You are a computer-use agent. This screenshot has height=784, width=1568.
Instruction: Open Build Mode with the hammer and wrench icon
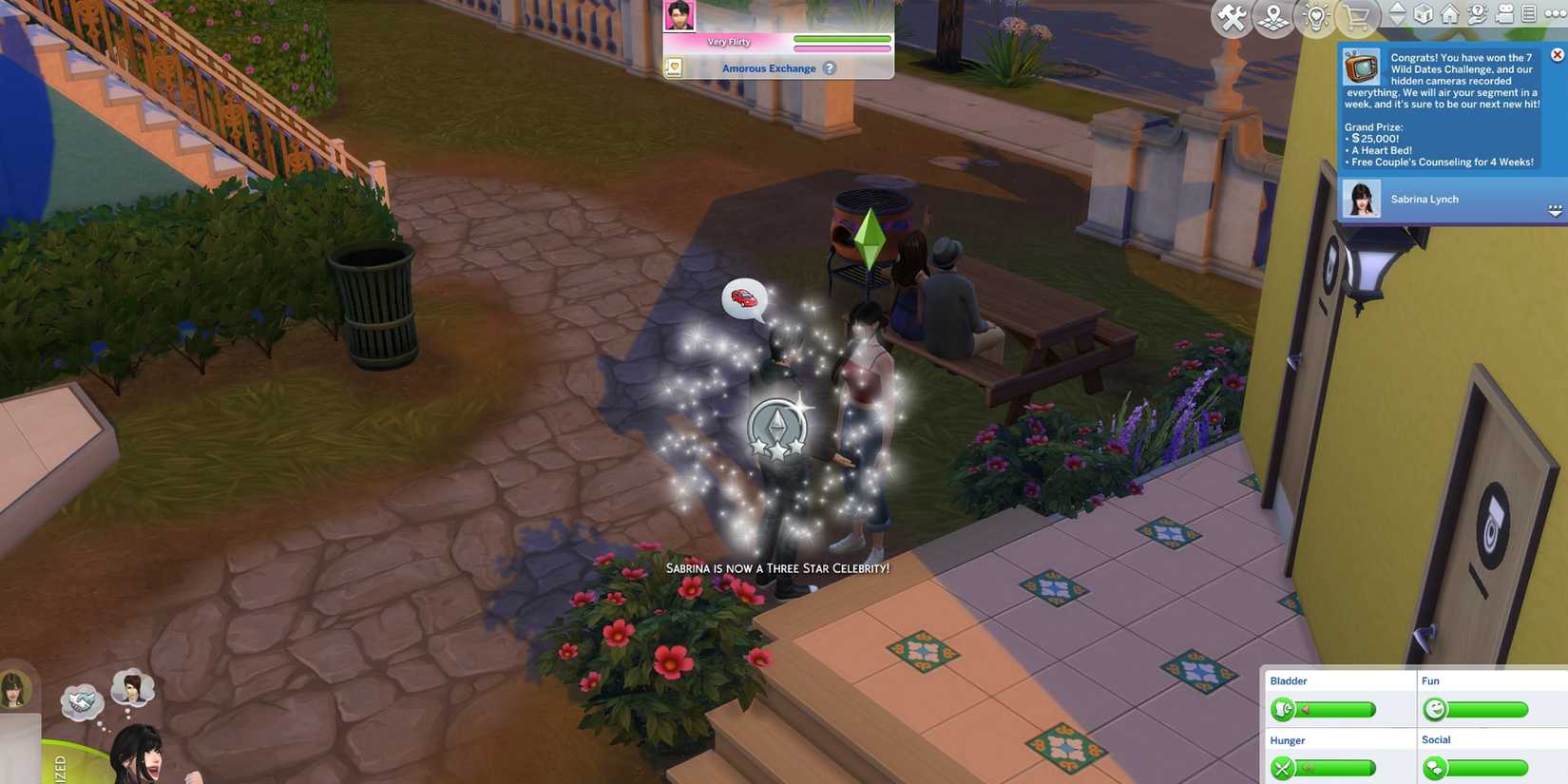tap(1231, 15)
